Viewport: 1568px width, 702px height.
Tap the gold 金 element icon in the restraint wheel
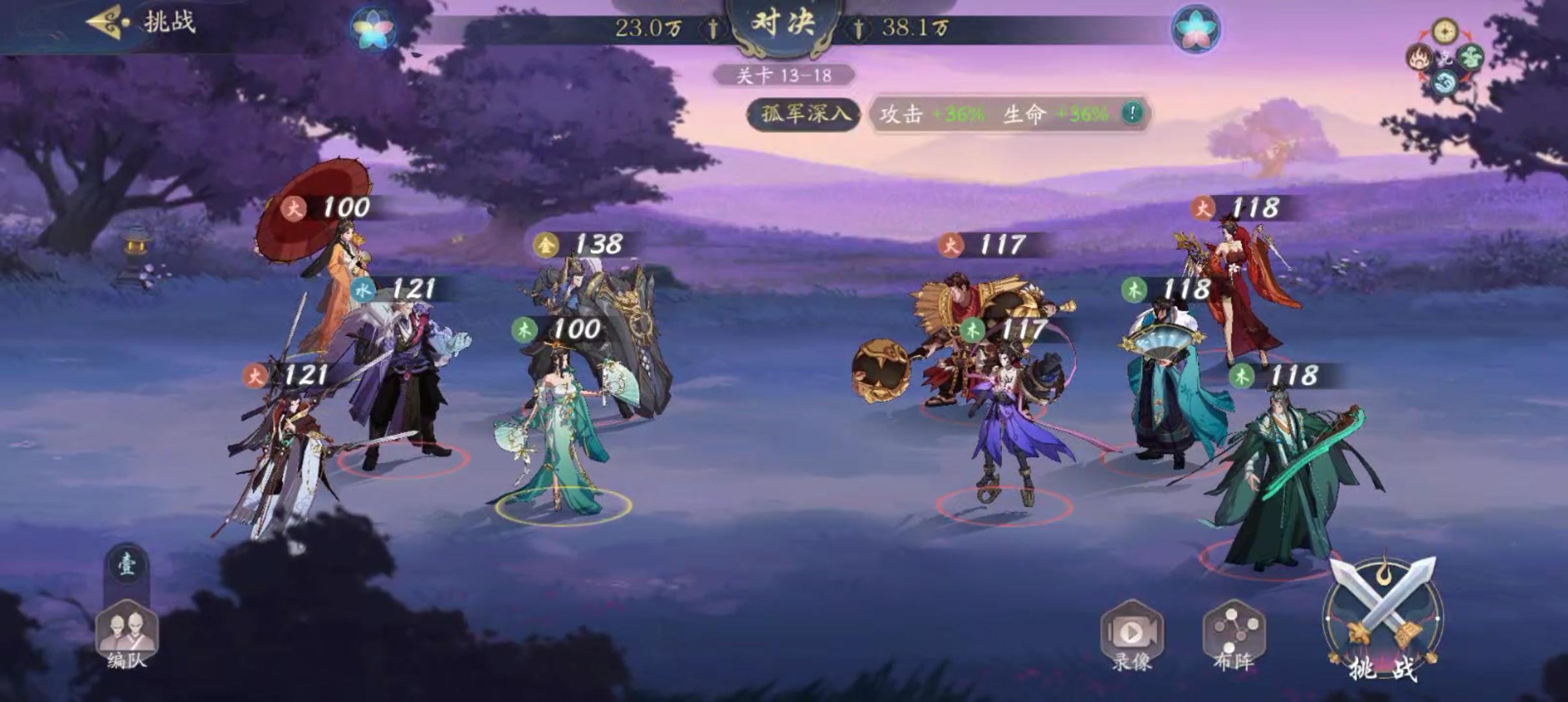1445,30
